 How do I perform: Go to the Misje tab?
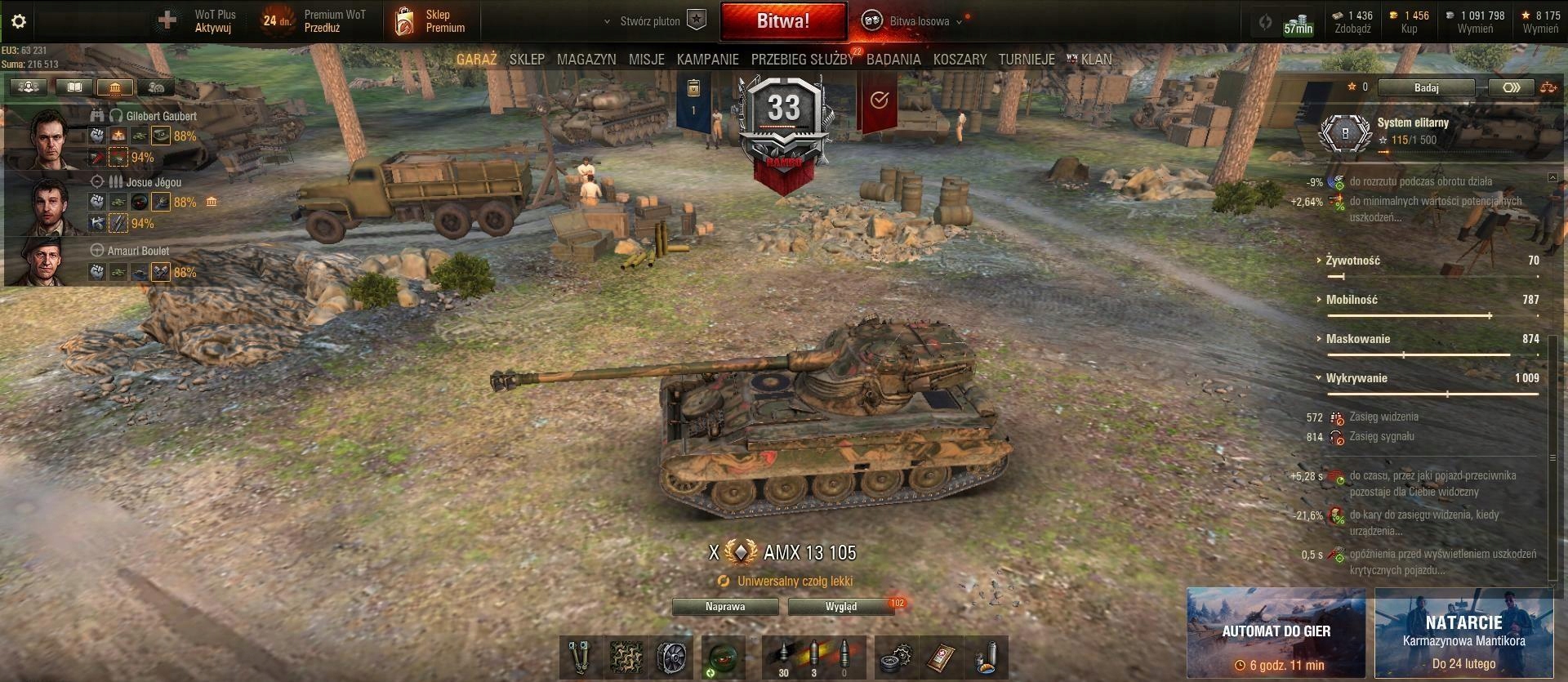click(x=646, y=60)
